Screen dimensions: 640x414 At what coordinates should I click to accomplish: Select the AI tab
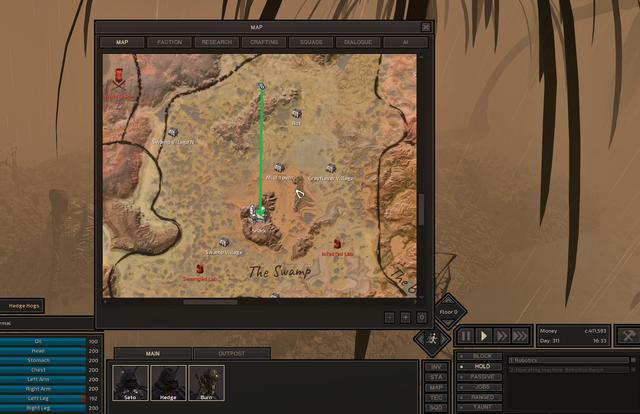(x=405, y=42)
